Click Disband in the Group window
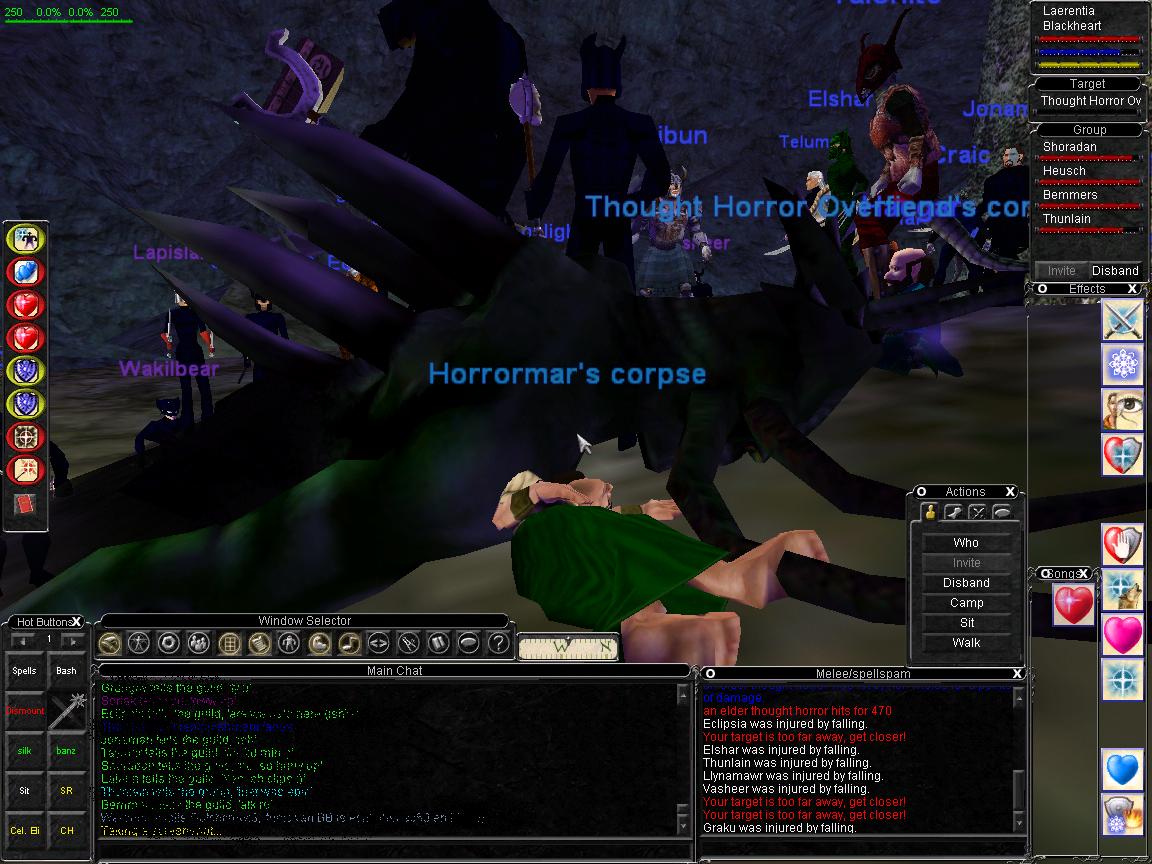 pos(1114,270)
